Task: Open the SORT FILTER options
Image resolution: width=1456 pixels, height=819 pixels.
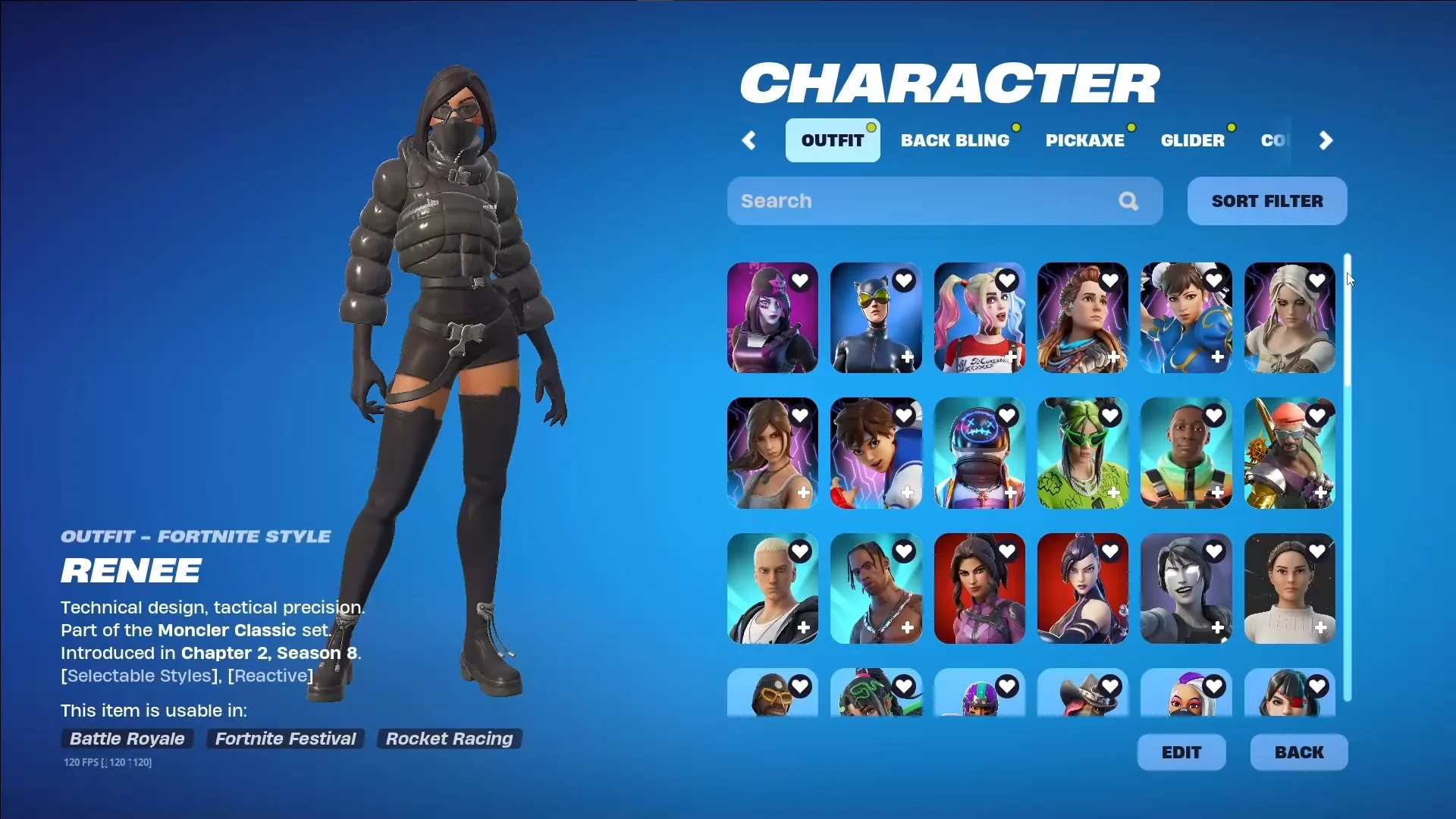Action: coord(1266,201)
